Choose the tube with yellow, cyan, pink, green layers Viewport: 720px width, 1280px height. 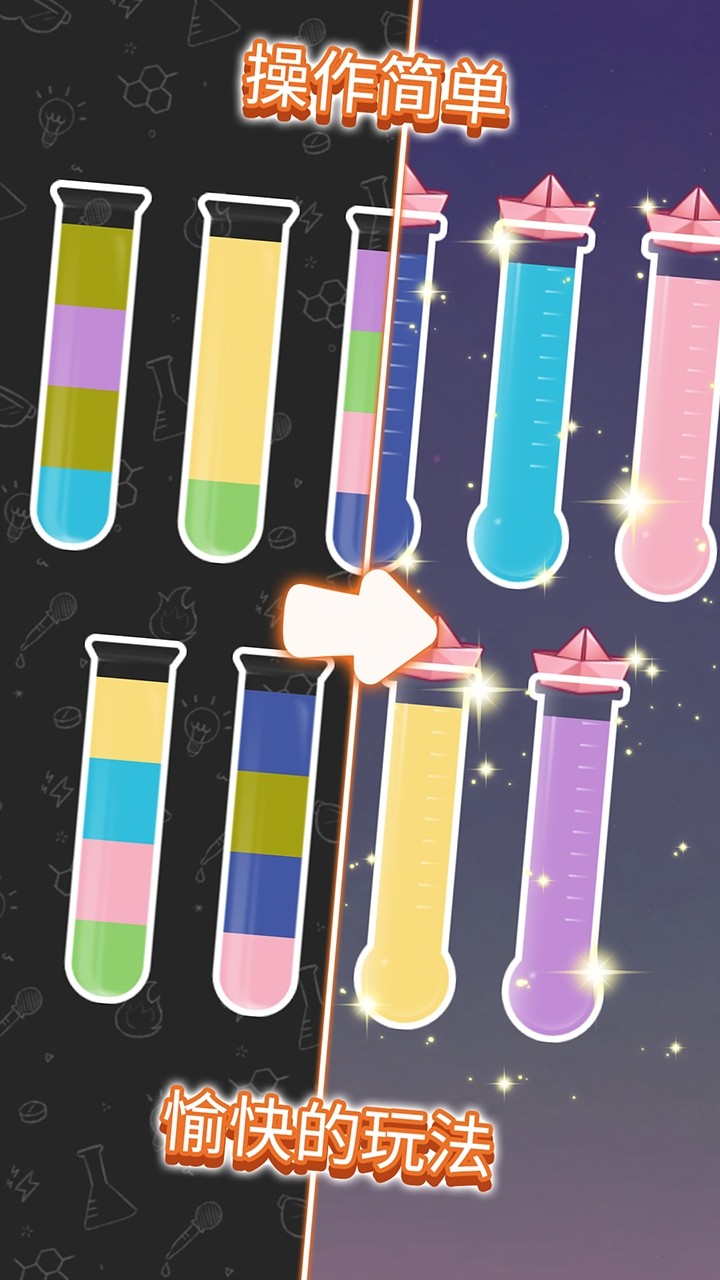pyautogui.click(x=122, y=820)
